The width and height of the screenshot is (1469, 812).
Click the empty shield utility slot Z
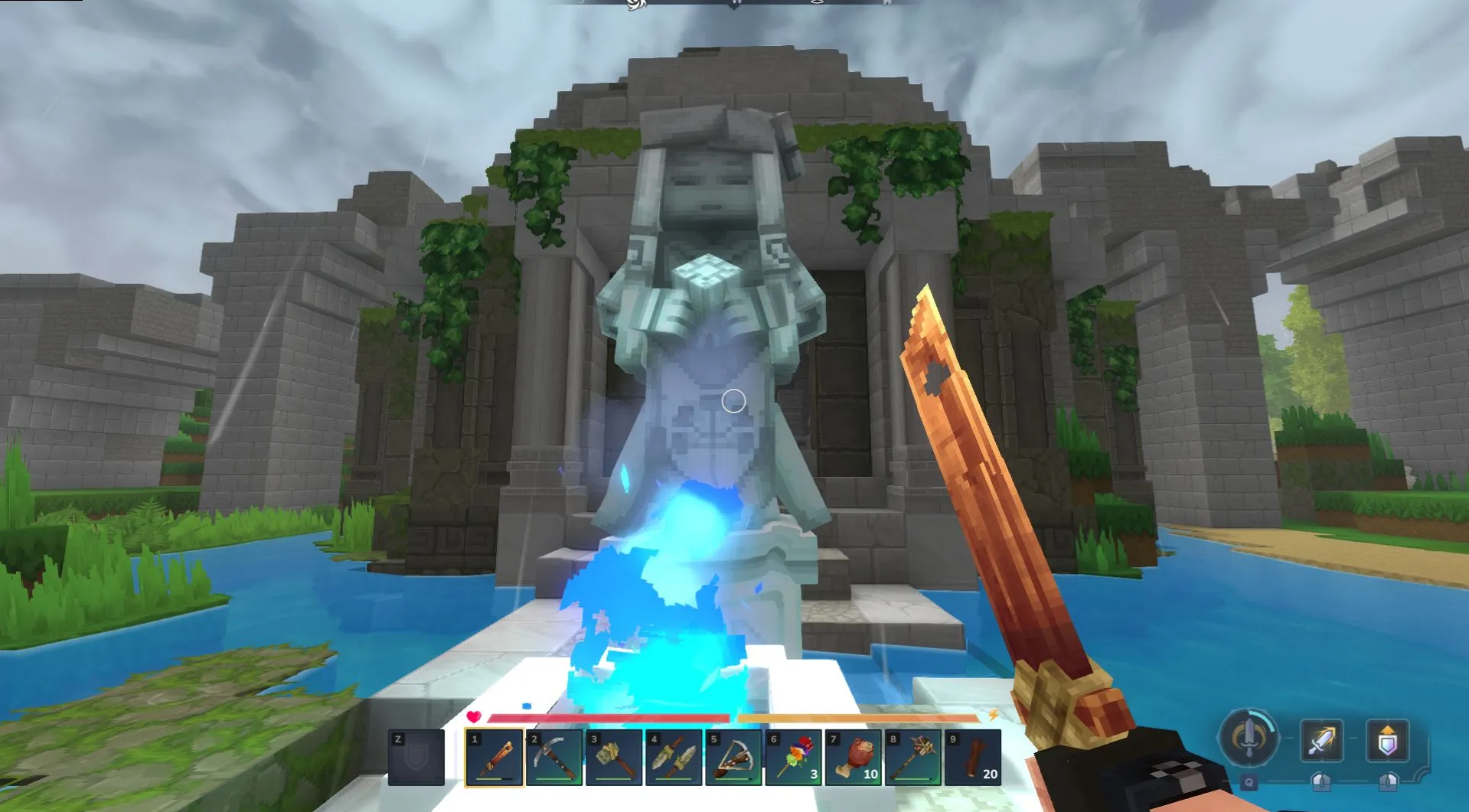click(416, 758)
